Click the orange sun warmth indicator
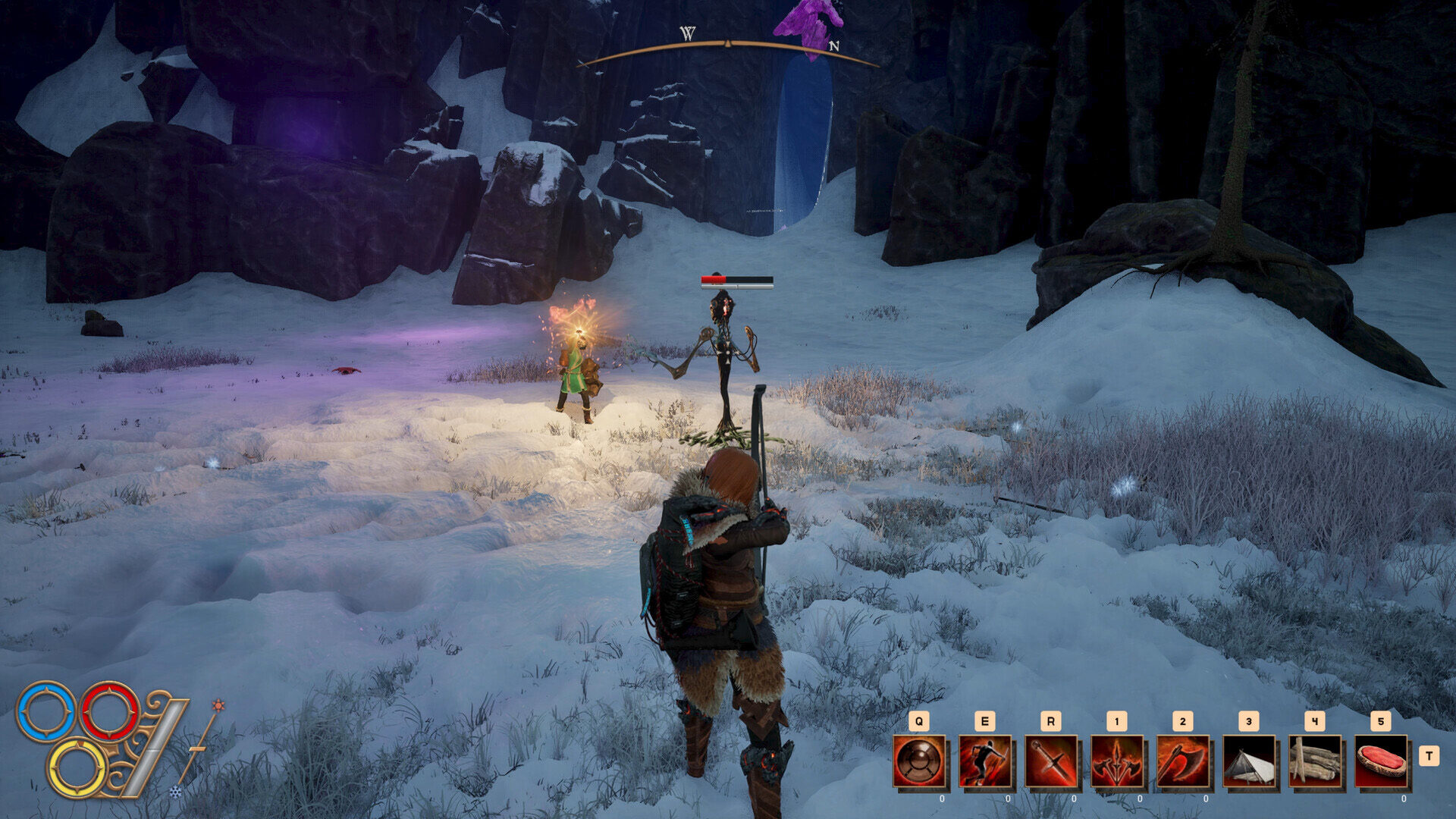This screenshot has width=1456, height=819. click(x=218, y=705)
